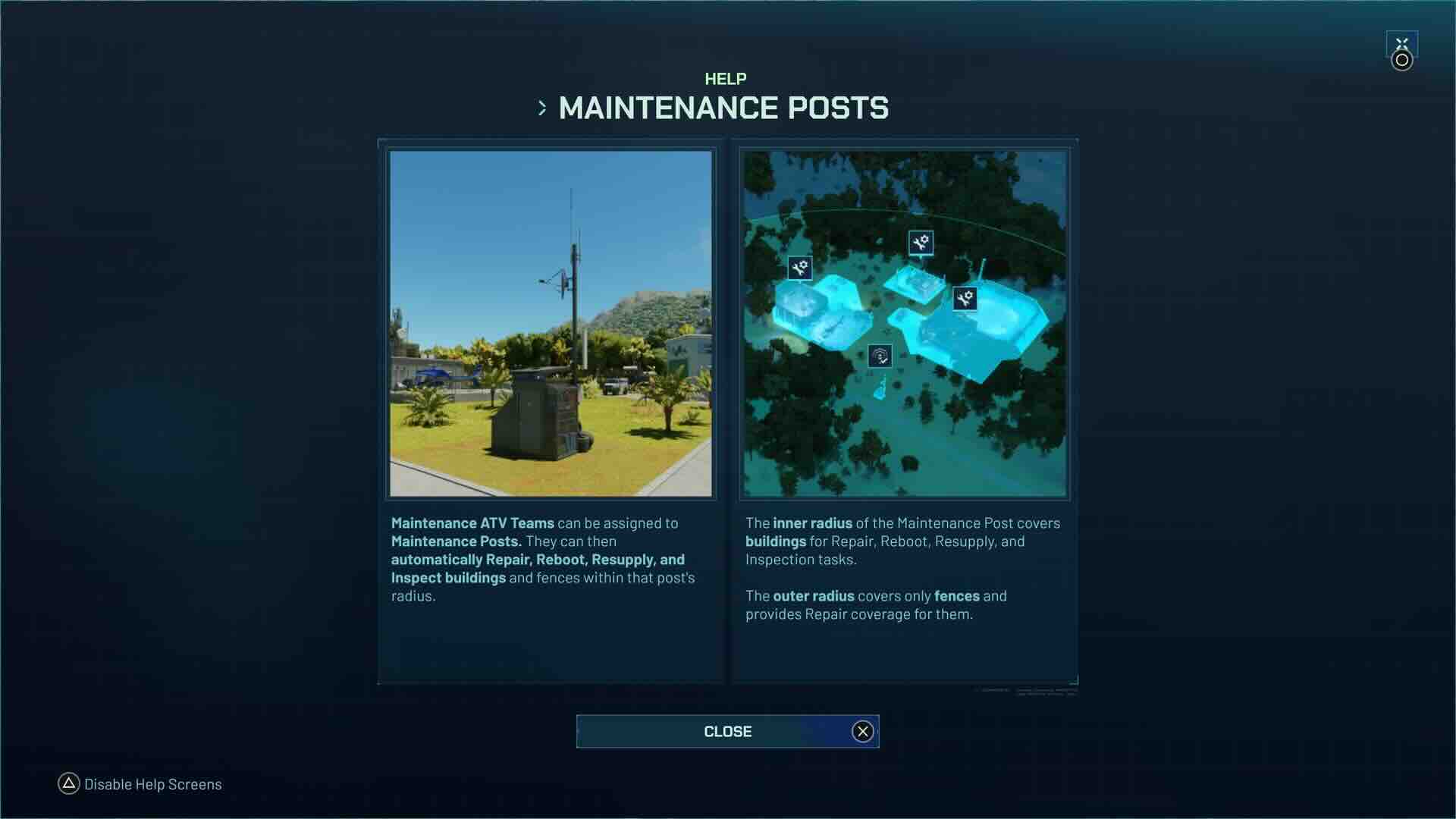Click the resize-arrows icon in the top right corner
Screen dimensions: 1456x819
[x=1402, y=45]
